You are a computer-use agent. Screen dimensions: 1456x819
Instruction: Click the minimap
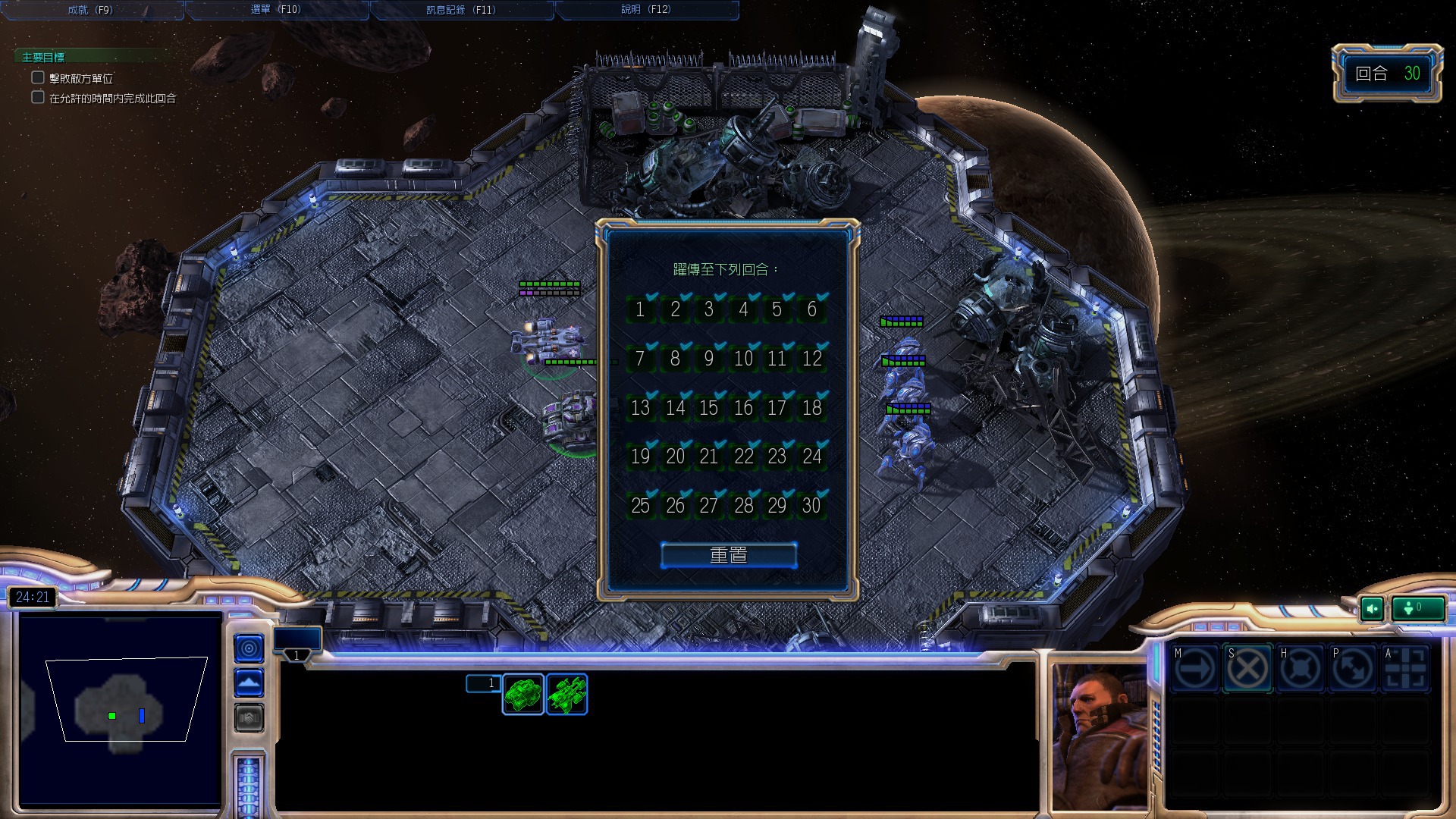coord(120,709)
